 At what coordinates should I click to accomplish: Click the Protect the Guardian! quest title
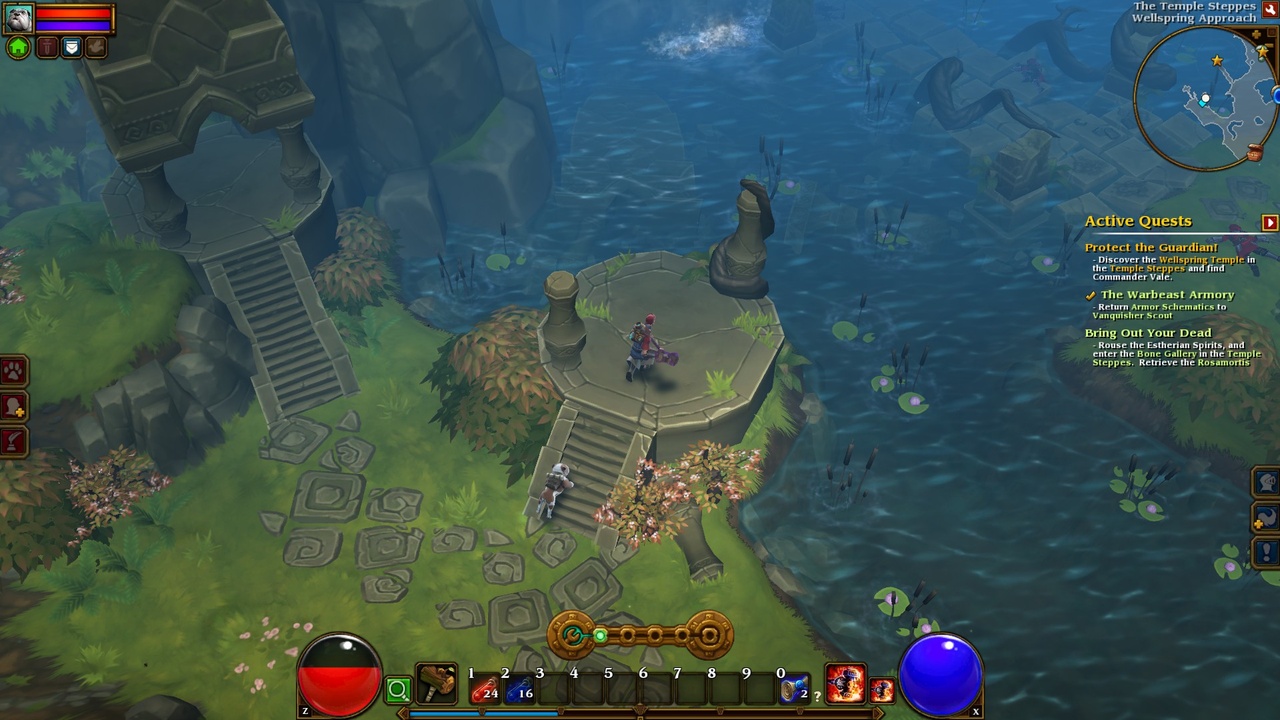pos(1153,247)
